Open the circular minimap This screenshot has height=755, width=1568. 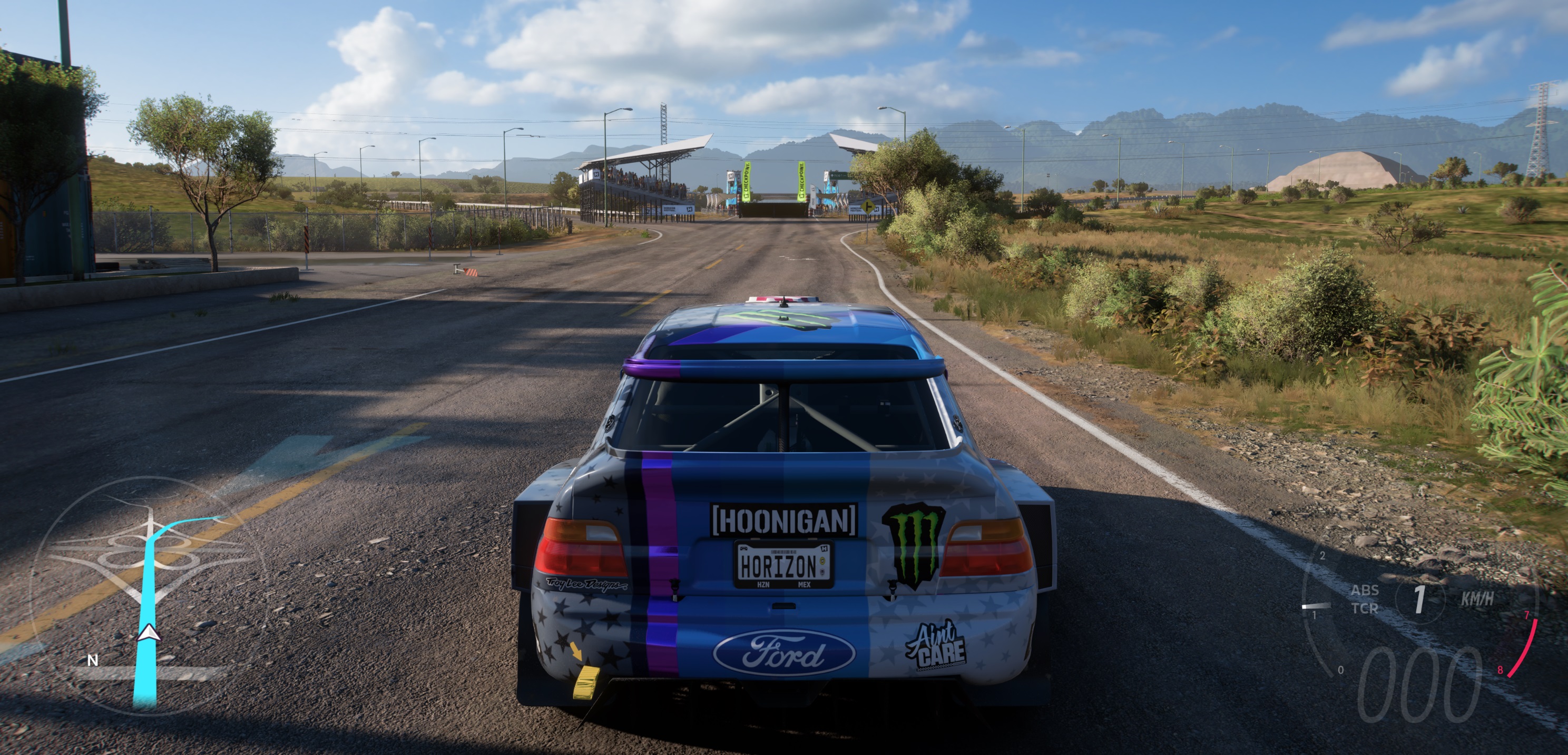[148, 594]
